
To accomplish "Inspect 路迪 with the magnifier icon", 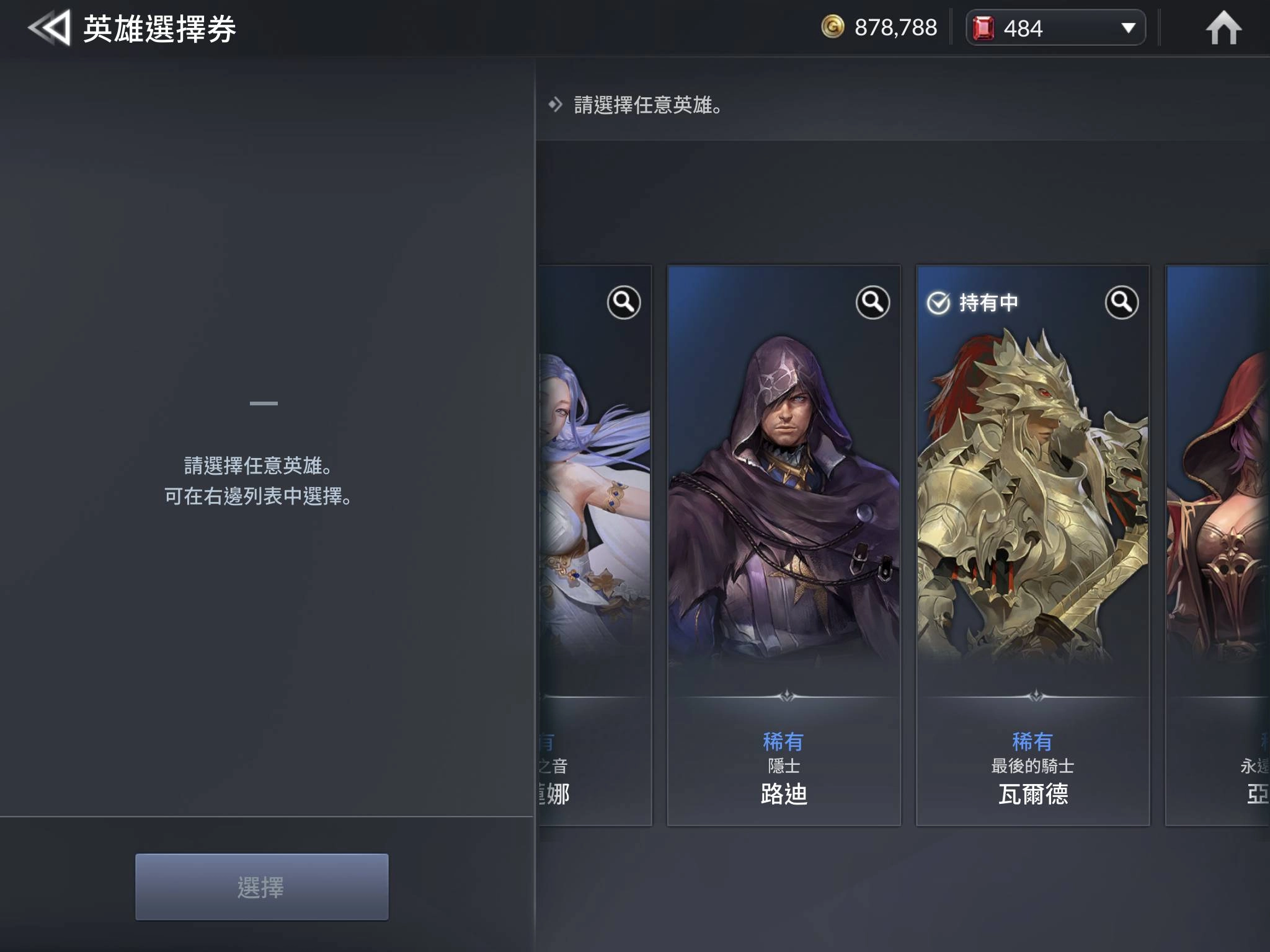I will click(873, 302).
